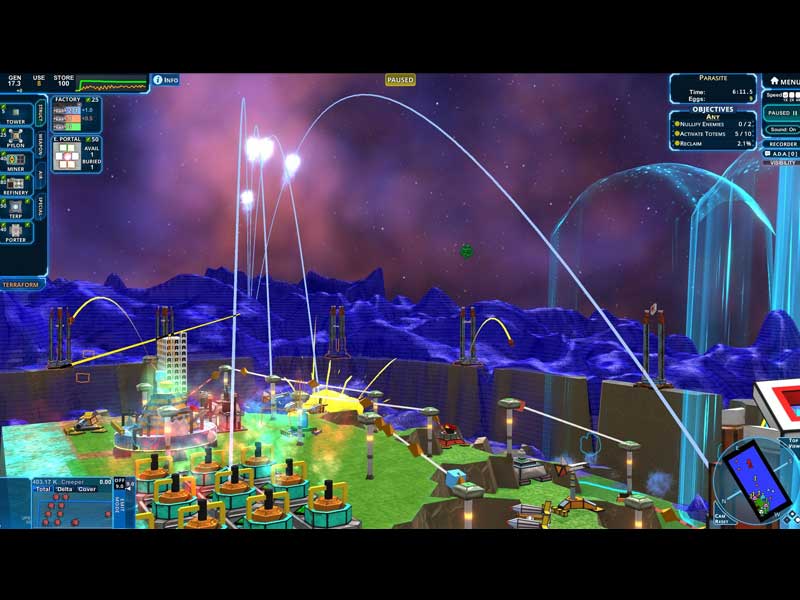The height and width of the screenshot is (600, 800).
Task: Choose the Terp unit slot
Action: click(x=15, y=208)
